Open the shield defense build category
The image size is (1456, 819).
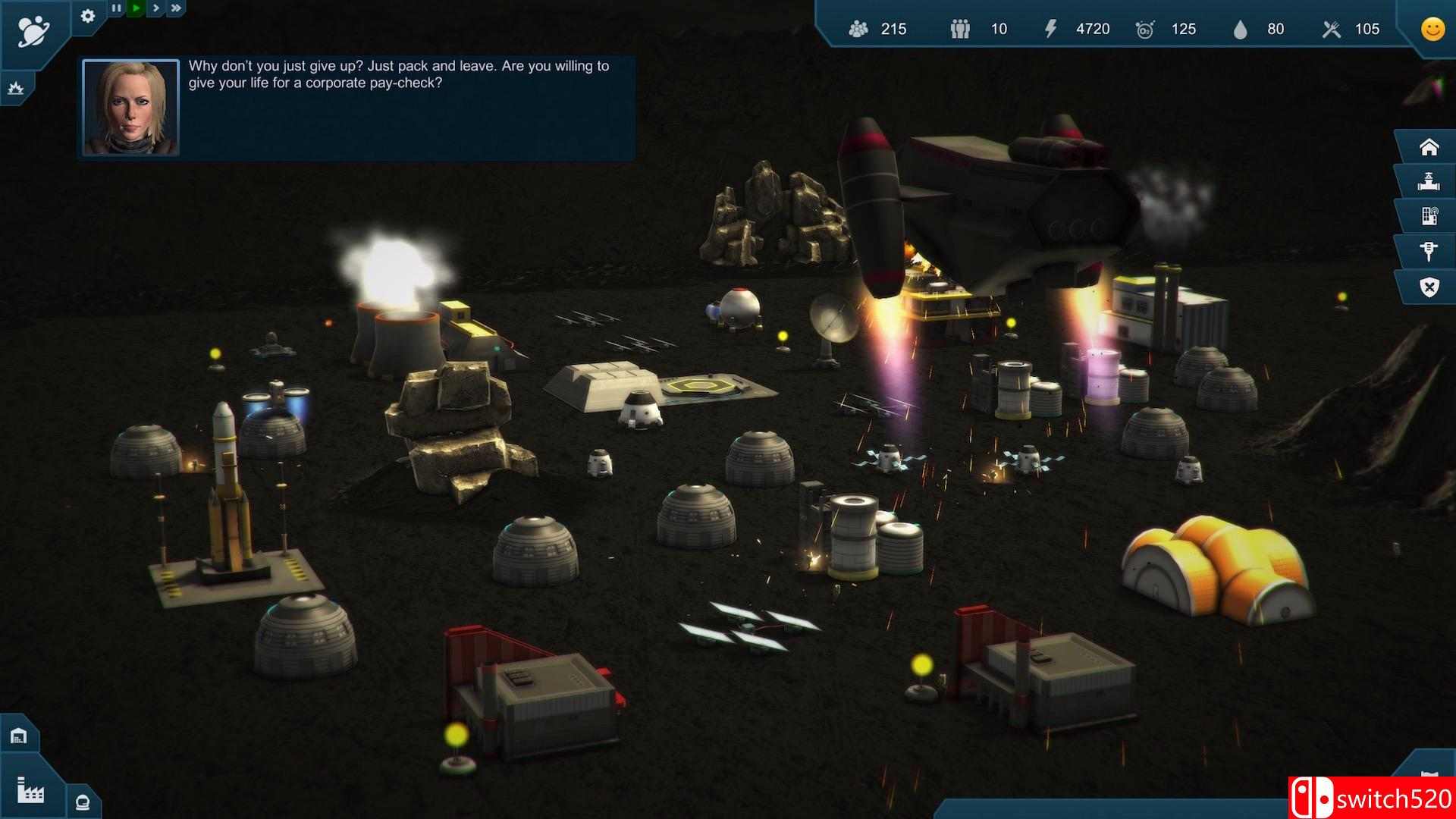[x=1429, y=287]
